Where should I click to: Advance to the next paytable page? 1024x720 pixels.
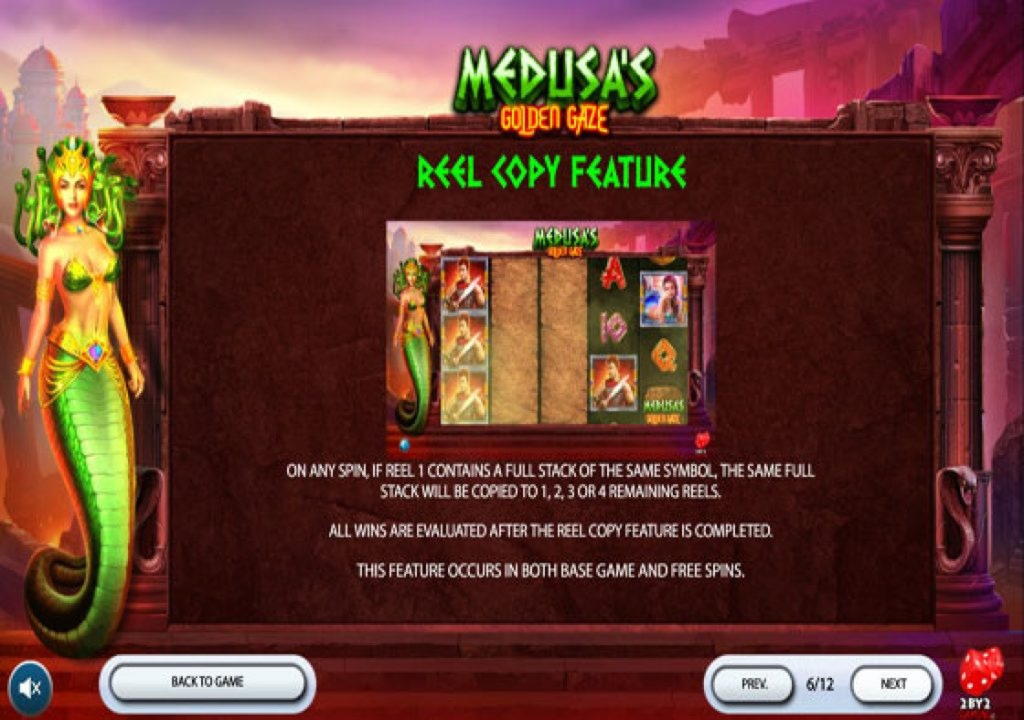point(893,685)
